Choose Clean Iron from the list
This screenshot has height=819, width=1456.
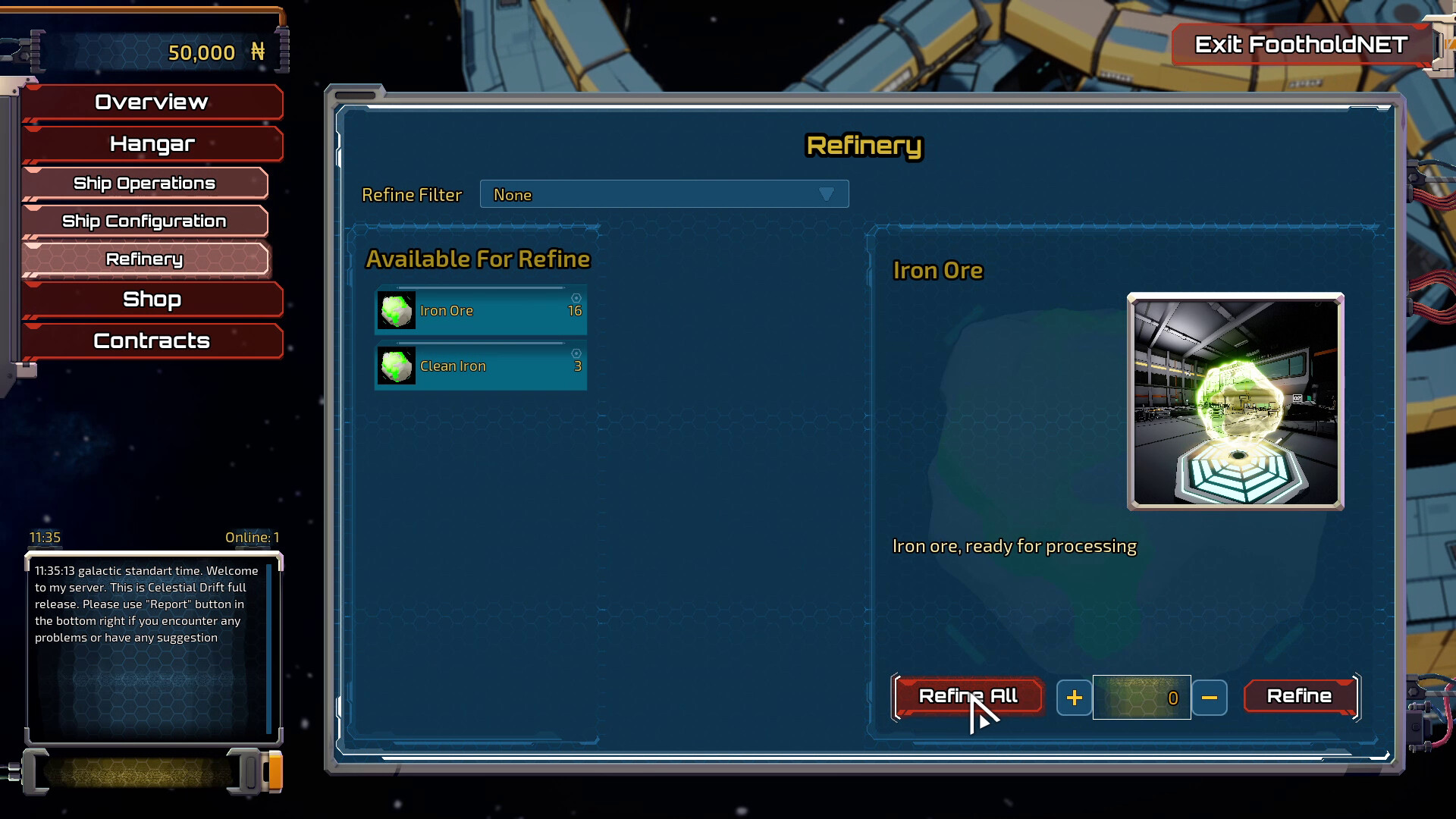coord(481,366)
